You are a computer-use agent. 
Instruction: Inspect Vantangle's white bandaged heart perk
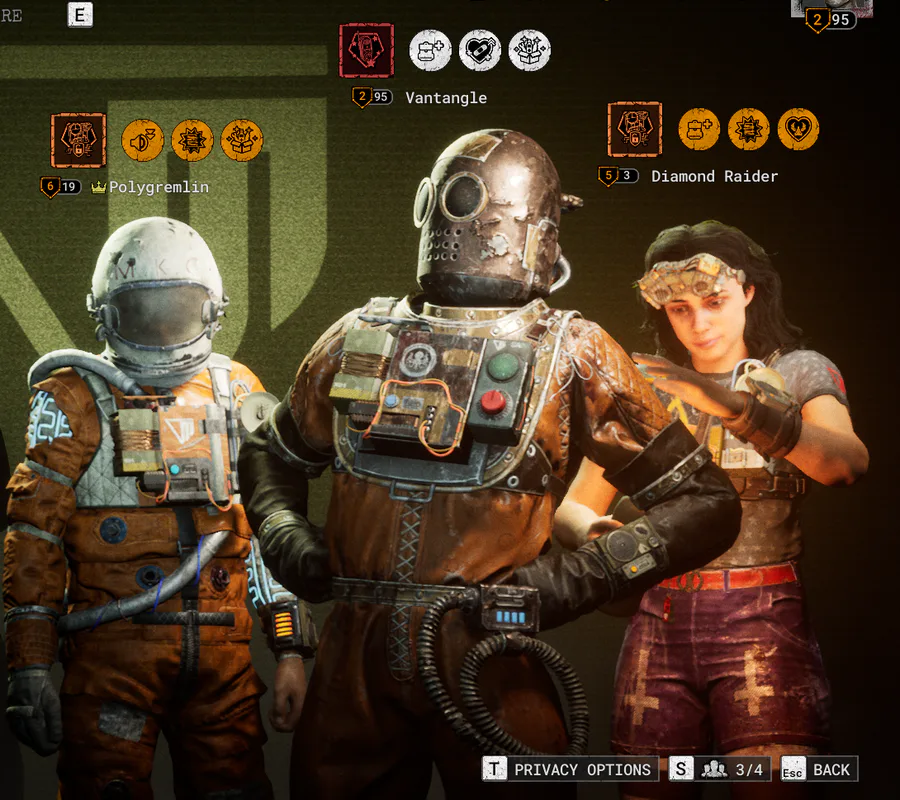pyautogui.click(x=480, y=50)
